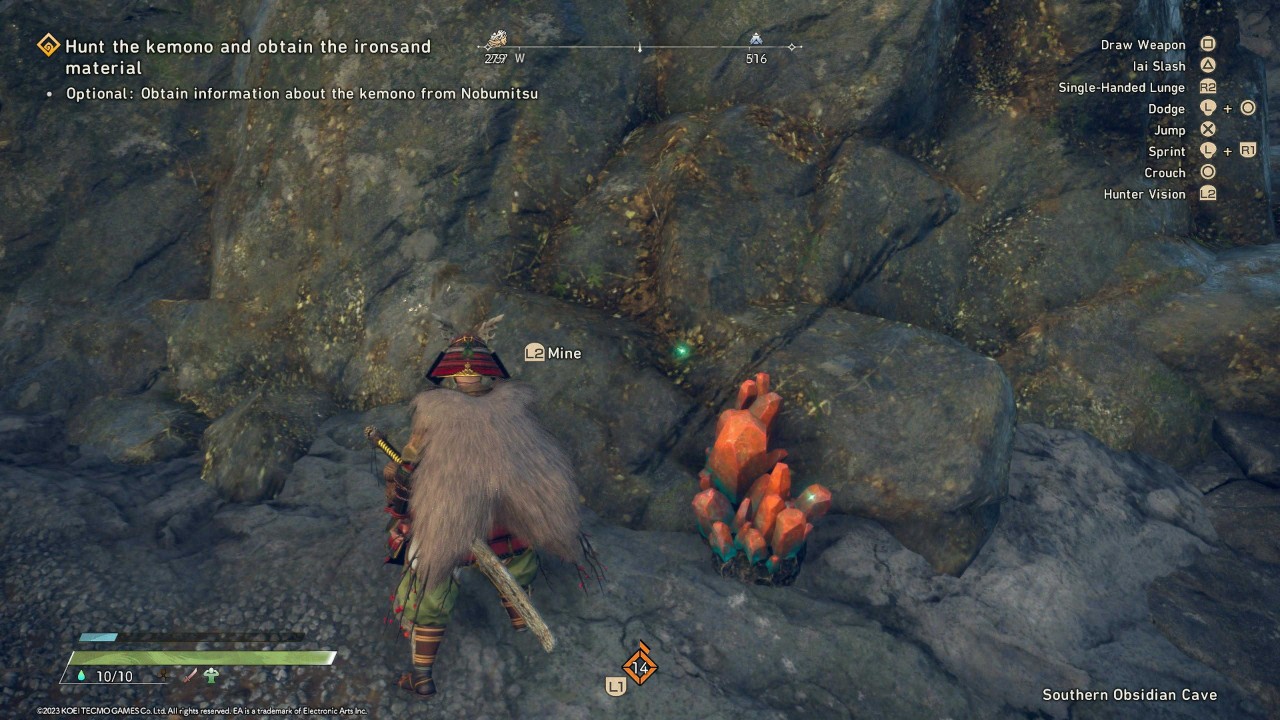Select the Draw Weapon square button icon
This screenshot has height=720, width=1280.
(1207, 44)
